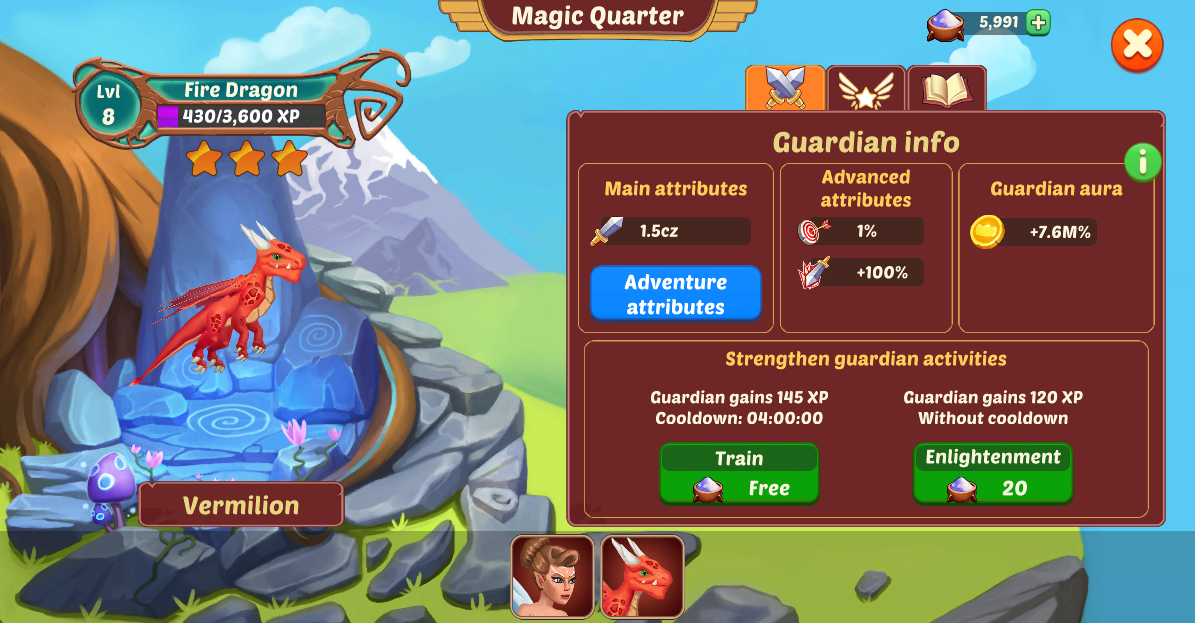Open Adventure attributes
Viewport: 1195px width, 623px height.
pyautogui.click(x=675, y=294)
